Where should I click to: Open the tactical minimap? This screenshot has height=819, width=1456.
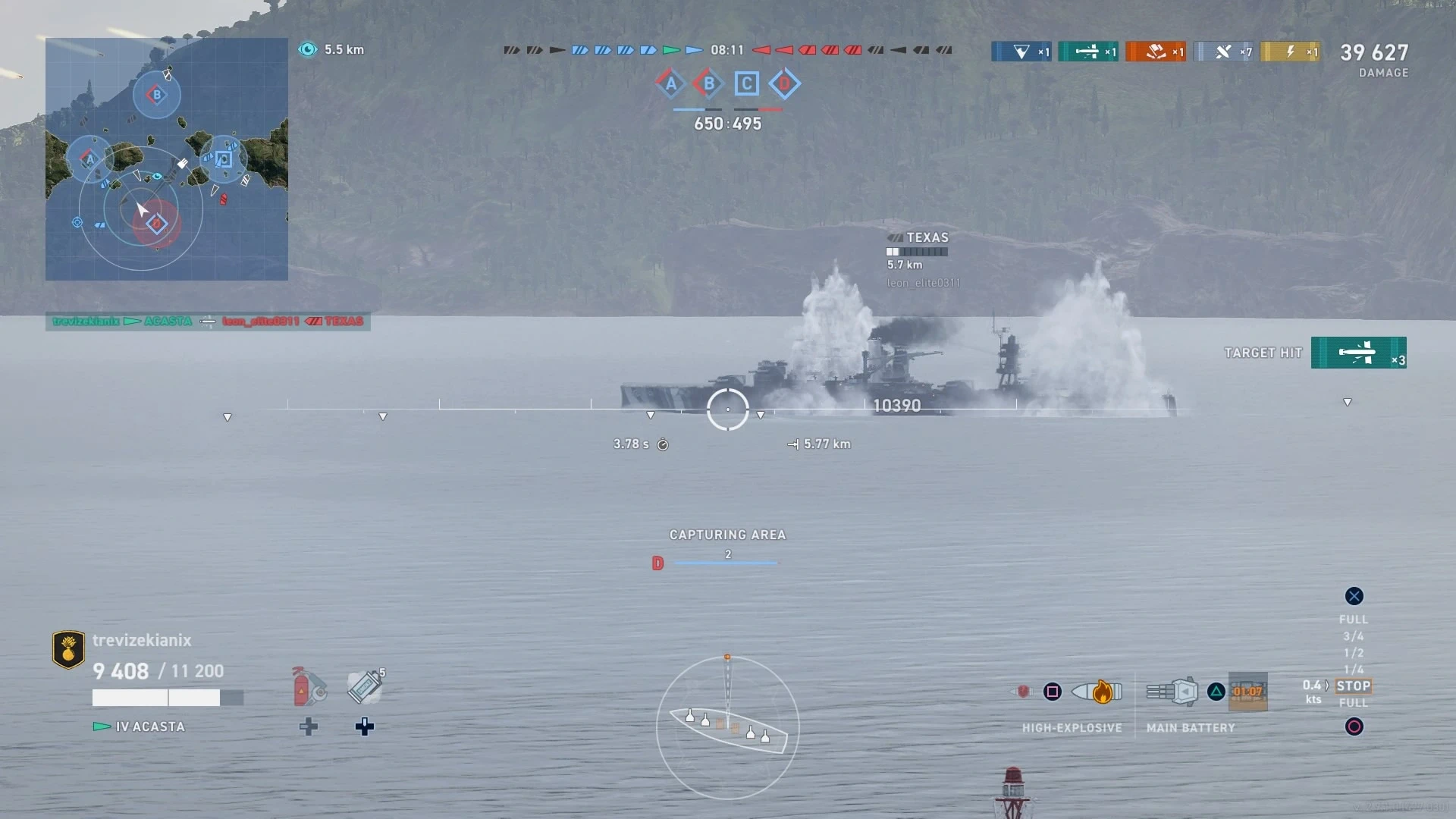166,159
